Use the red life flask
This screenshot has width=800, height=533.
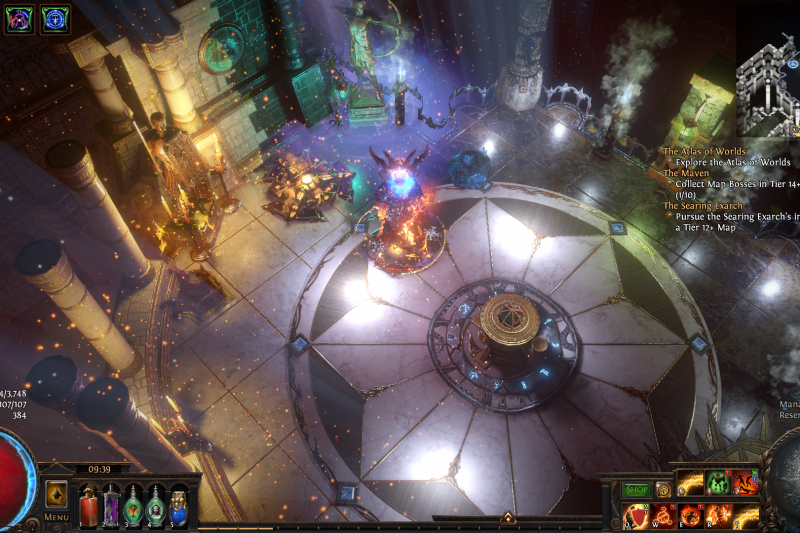click(x=89, y=506)
